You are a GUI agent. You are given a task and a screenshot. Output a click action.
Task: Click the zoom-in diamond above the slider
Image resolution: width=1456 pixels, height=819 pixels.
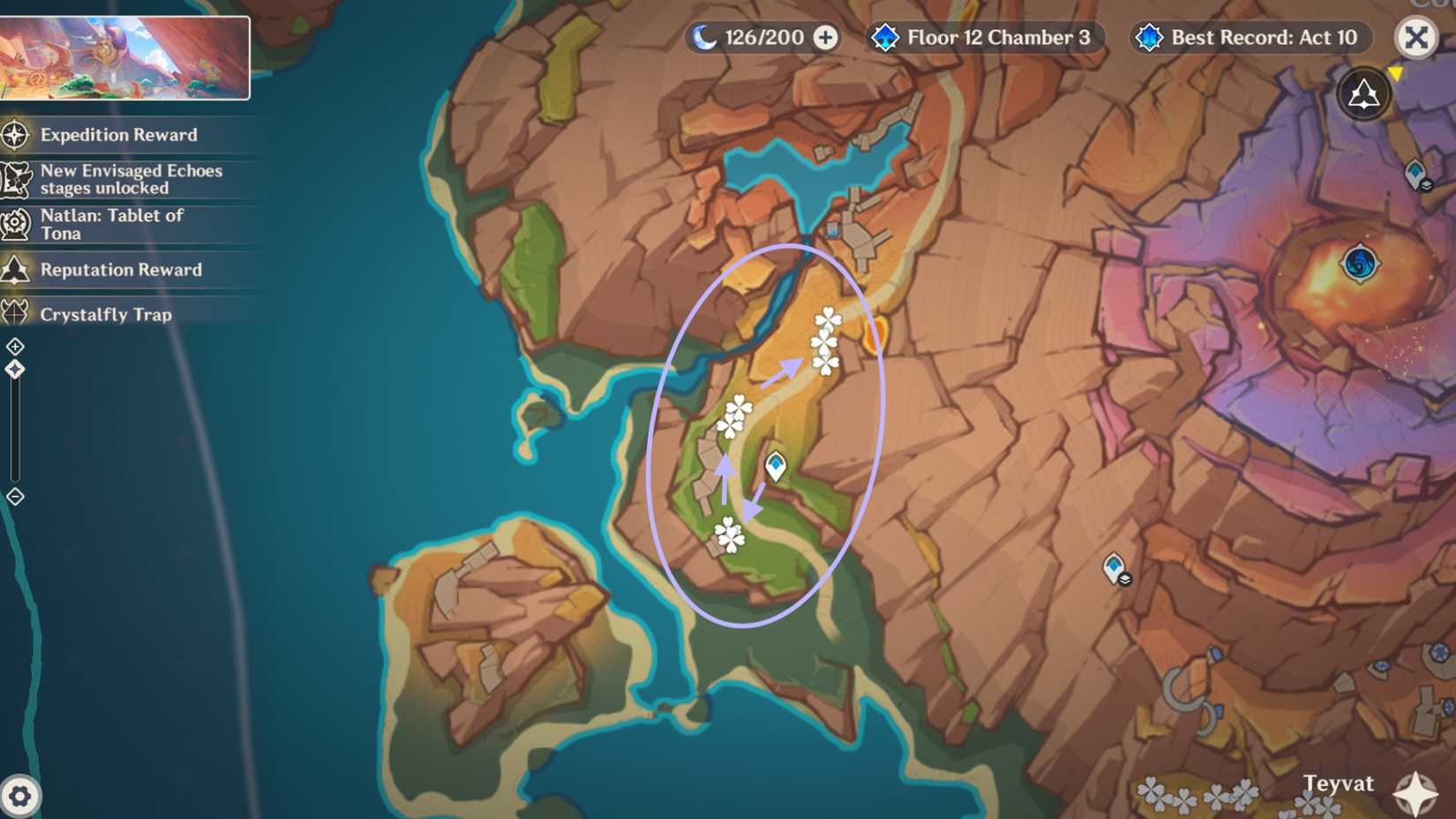click(x=13, y=346)
